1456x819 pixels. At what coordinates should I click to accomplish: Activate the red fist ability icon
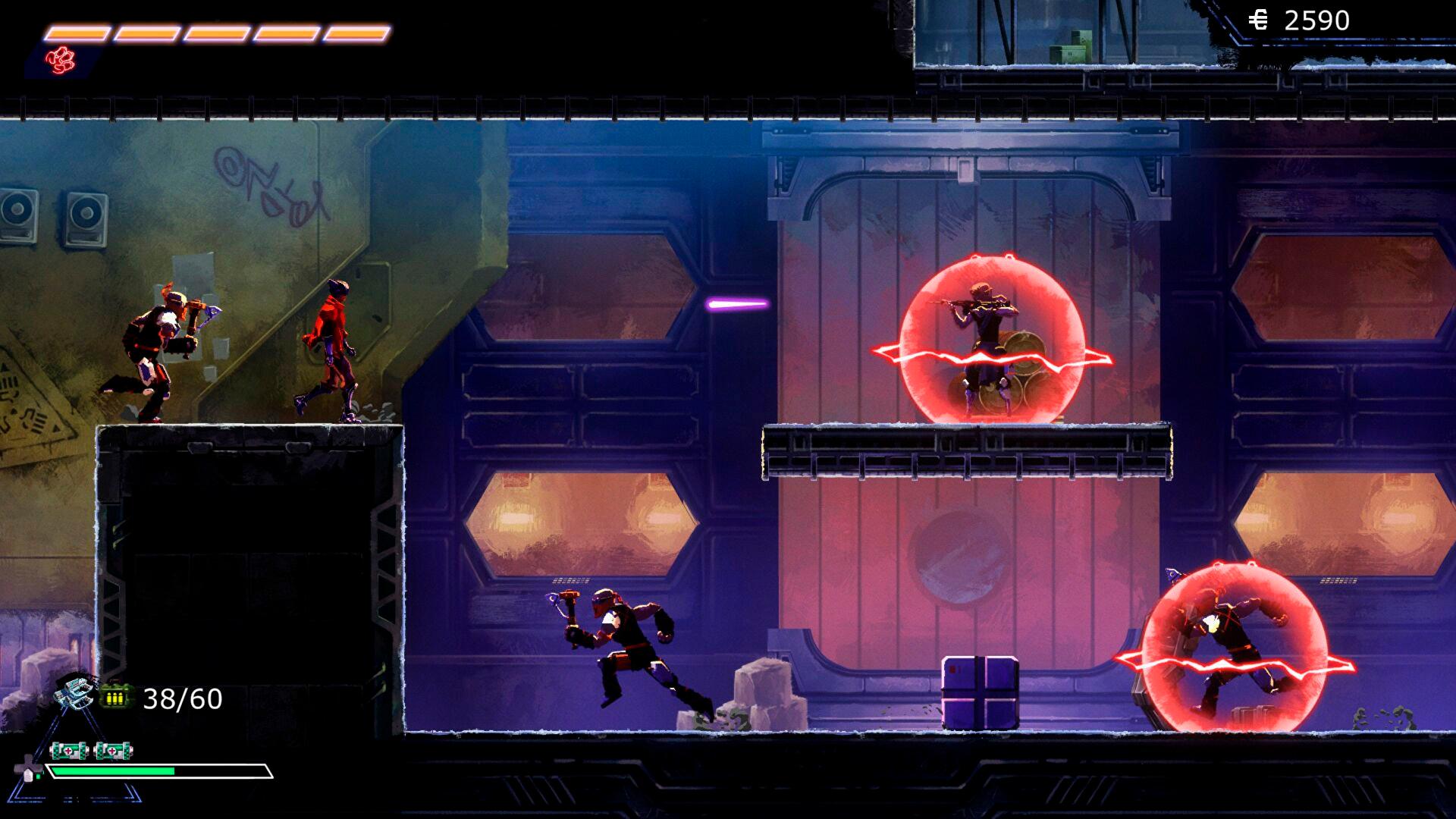pos(60,60)
